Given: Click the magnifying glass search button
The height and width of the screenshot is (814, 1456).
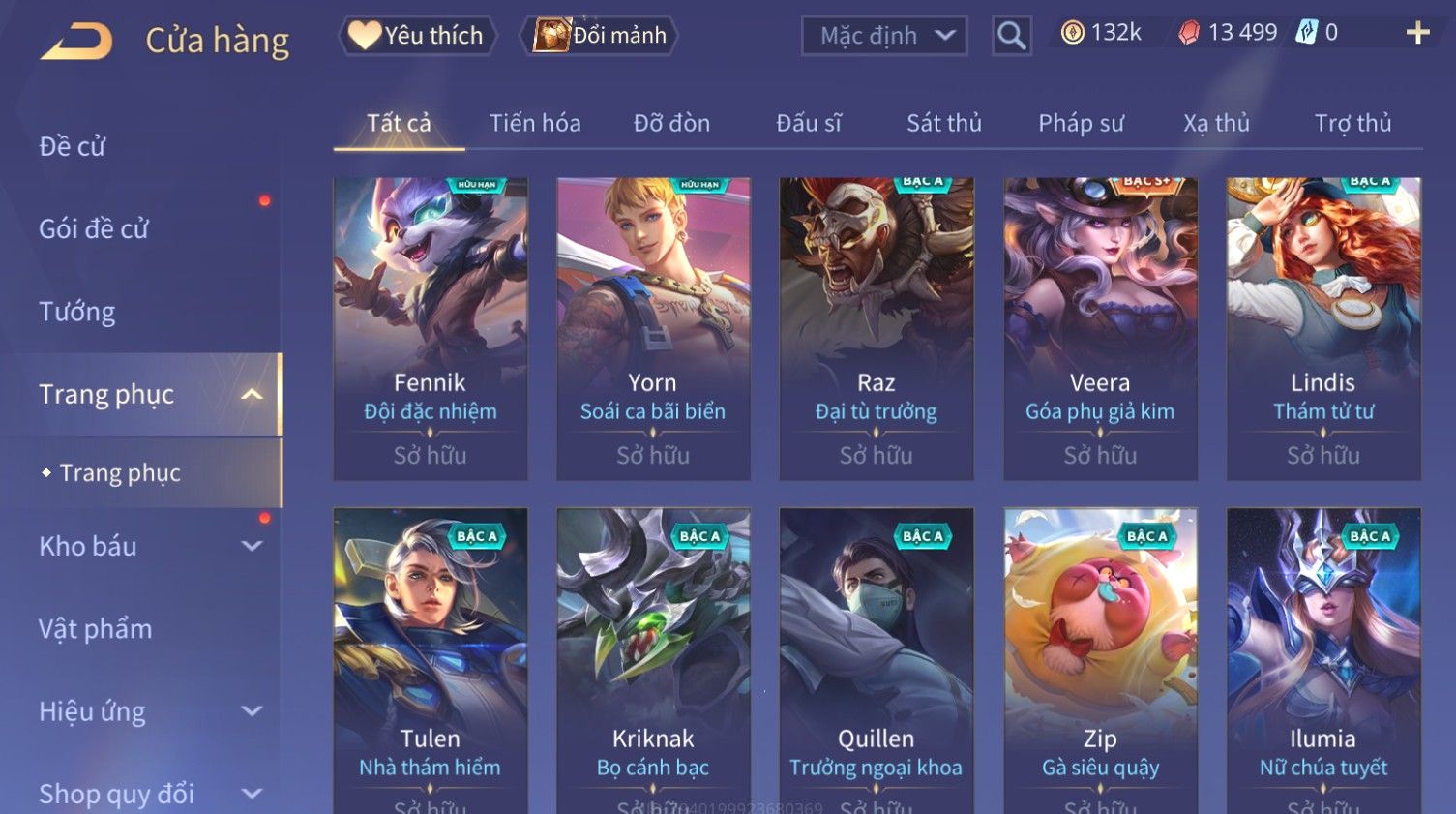Looking at the screenshot, I should 1011,37.
